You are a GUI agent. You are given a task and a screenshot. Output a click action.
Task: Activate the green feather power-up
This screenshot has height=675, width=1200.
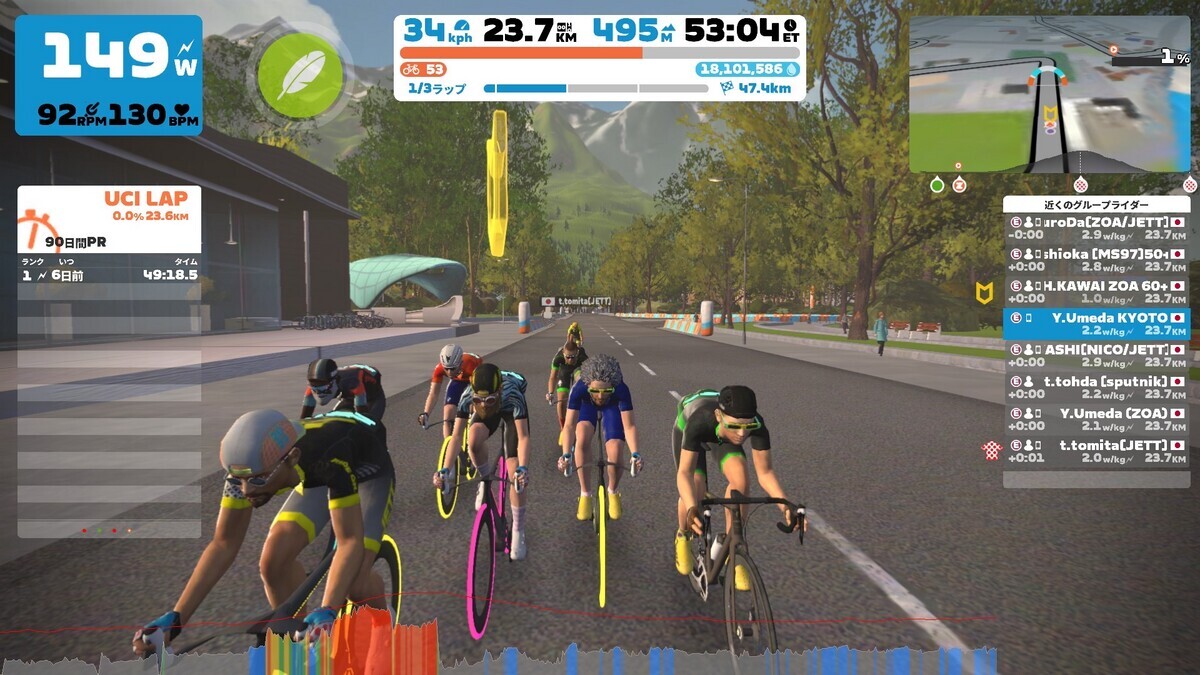(x=295, y=77)
